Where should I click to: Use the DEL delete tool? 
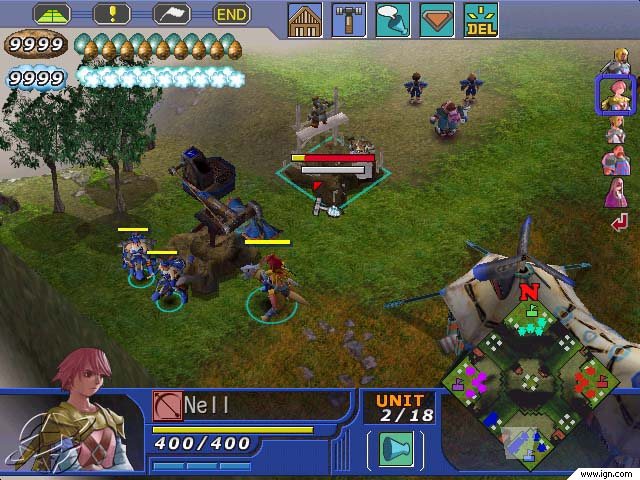click(x=480, y=20)
